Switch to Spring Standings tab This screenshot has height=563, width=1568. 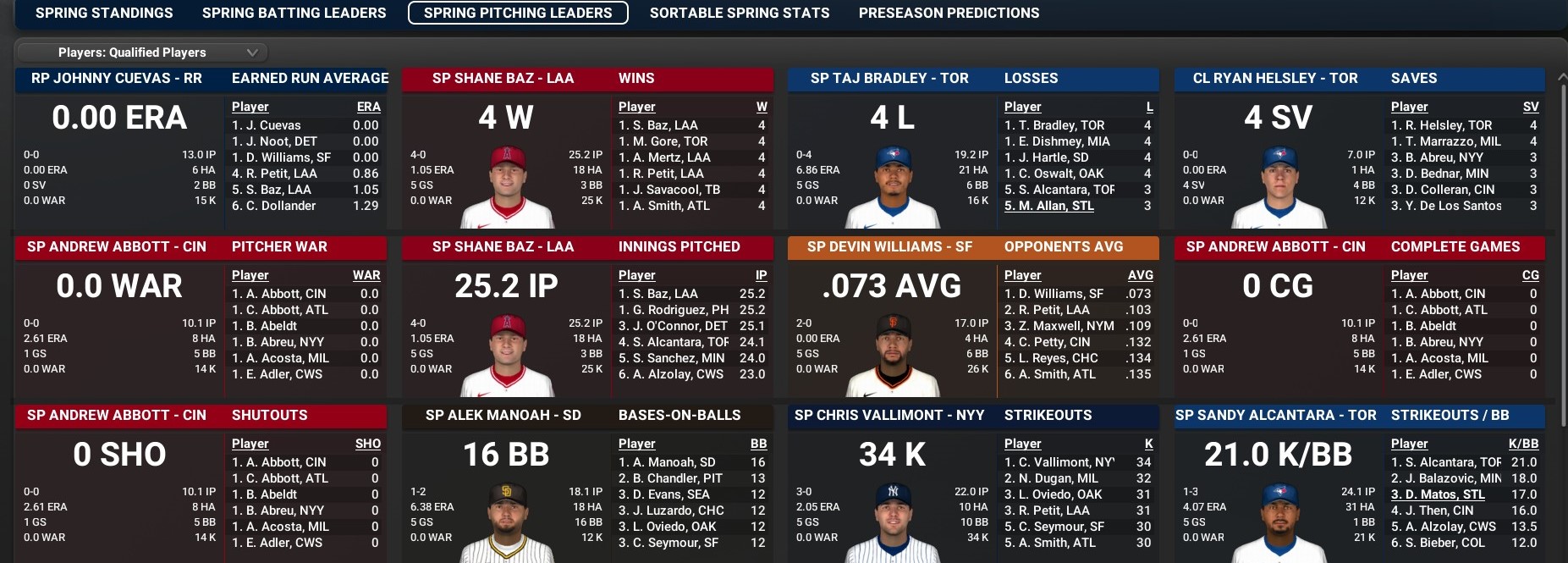pyautogui.click(x=104, y=13)
